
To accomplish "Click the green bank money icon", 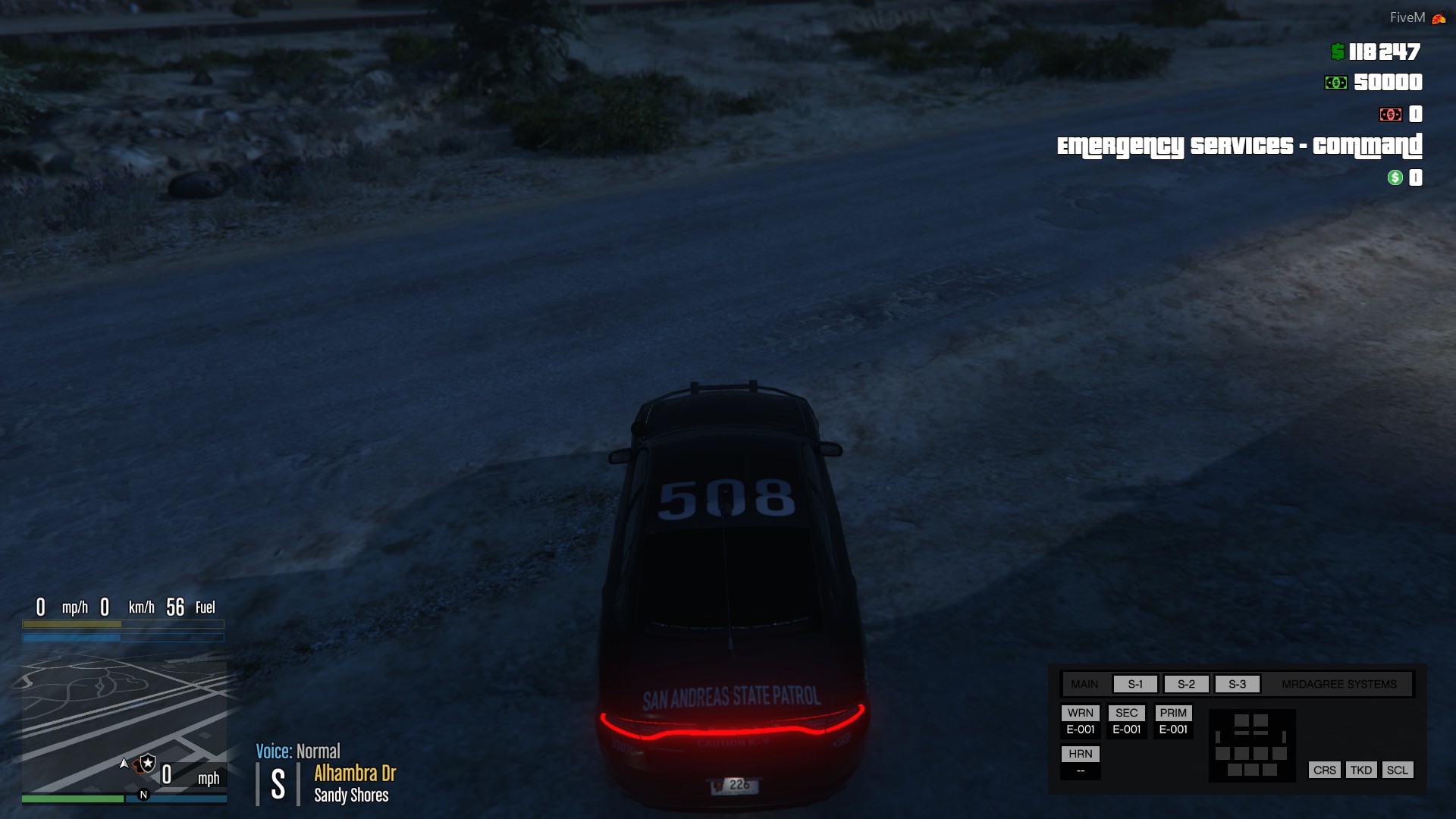I will pyautogui.click(x=1338, y=81).
